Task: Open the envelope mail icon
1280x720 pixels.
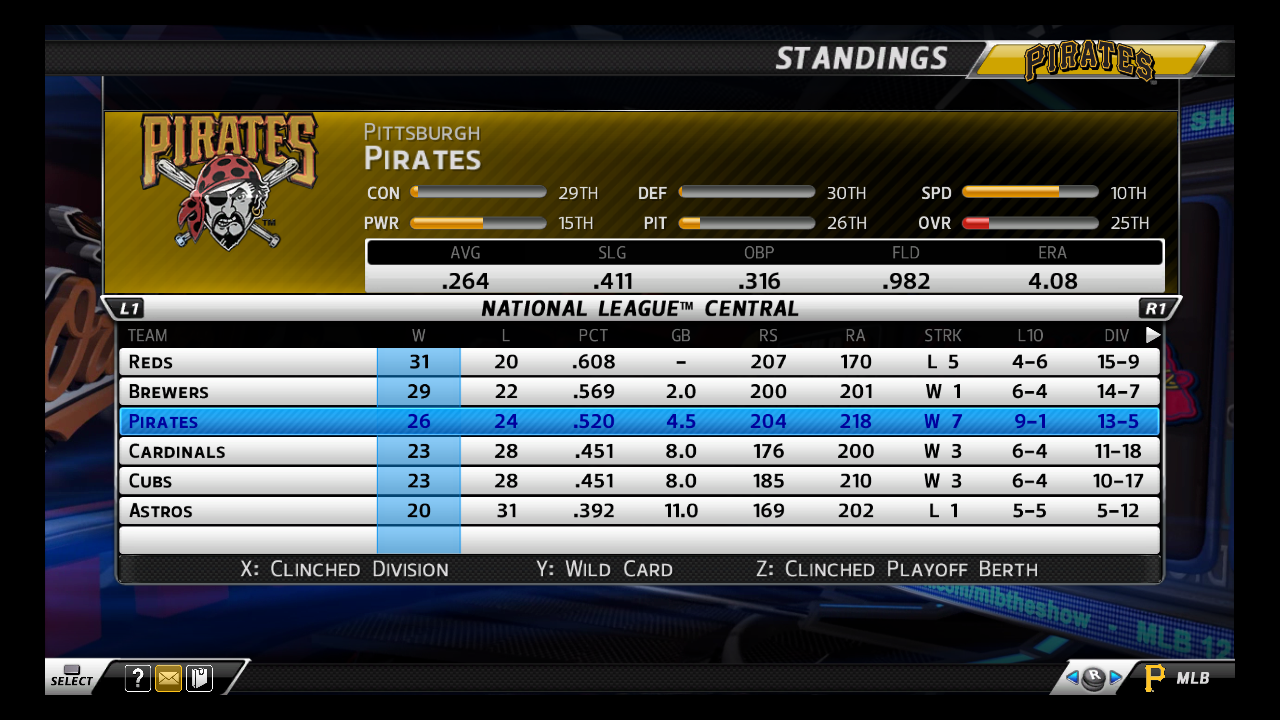Action: 169,679
